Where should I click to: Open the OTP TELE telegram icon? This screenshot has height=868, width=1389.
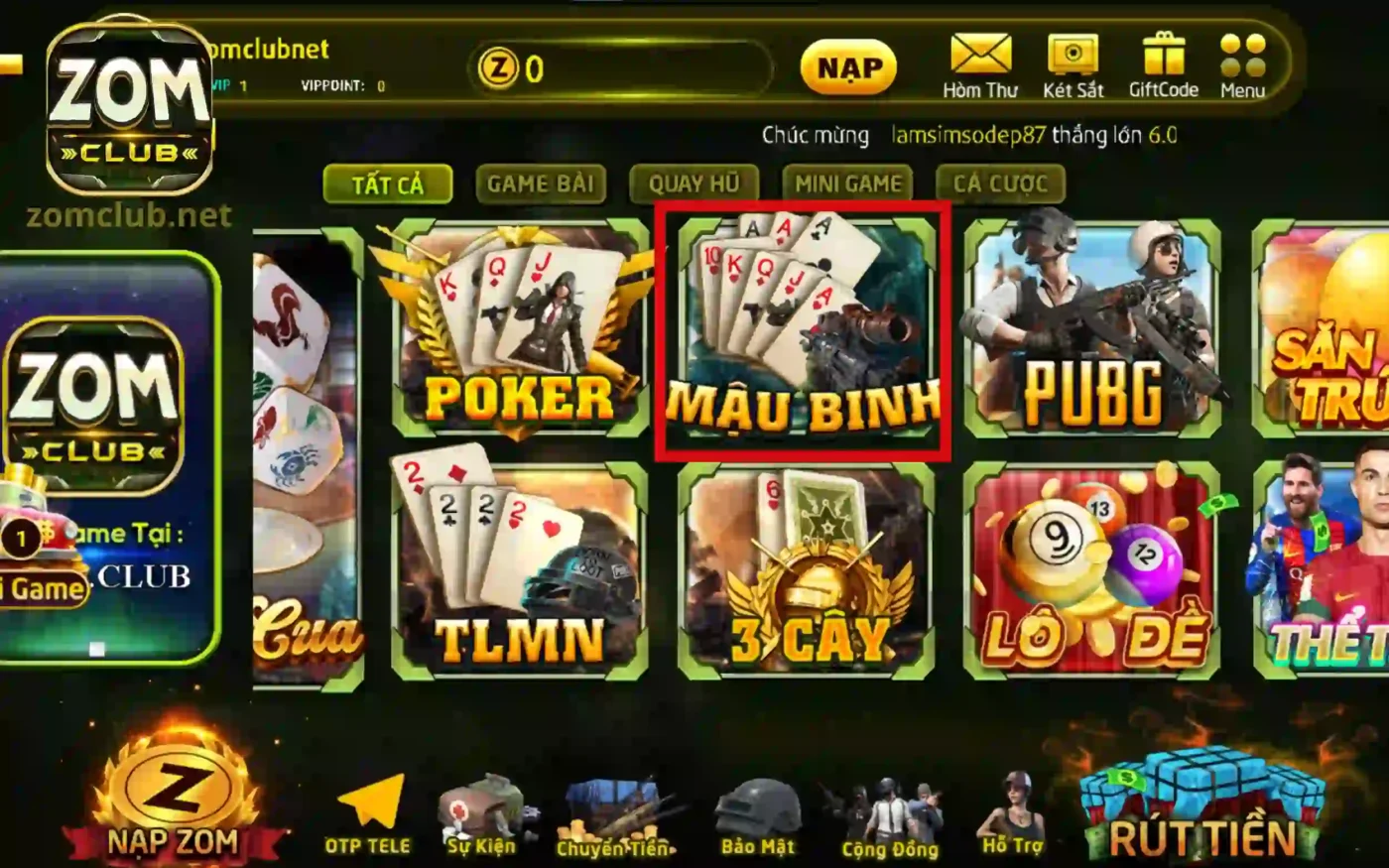(x=368, y=813)
